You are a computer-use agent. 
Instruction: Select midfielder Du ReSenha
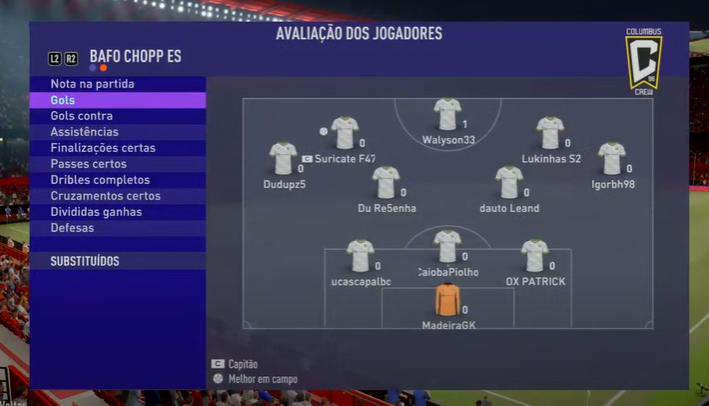386,183
